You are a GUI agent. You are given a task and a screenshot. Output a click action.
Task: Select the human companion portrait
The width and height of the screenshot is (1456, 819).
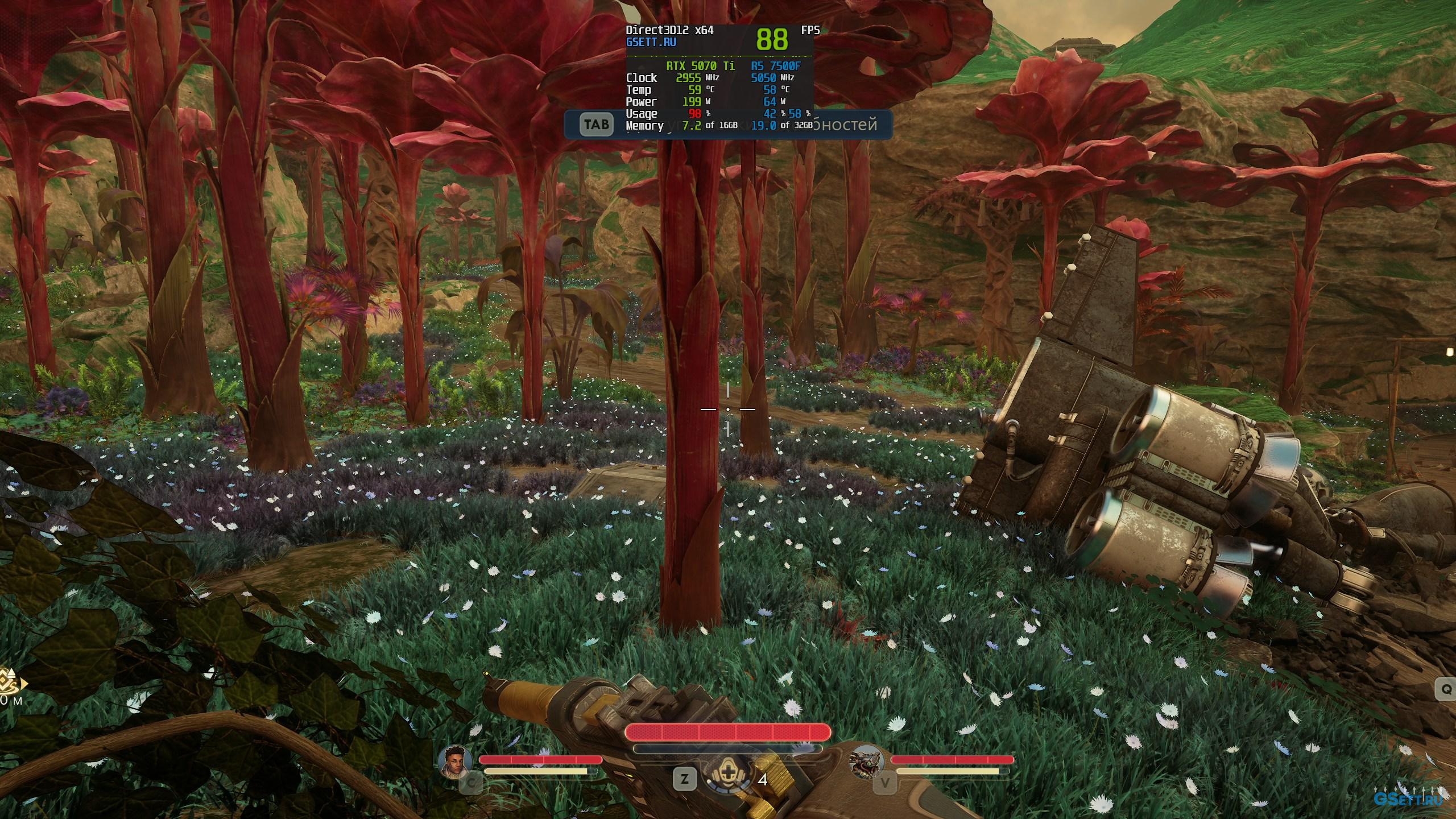[x=457, y=761]
